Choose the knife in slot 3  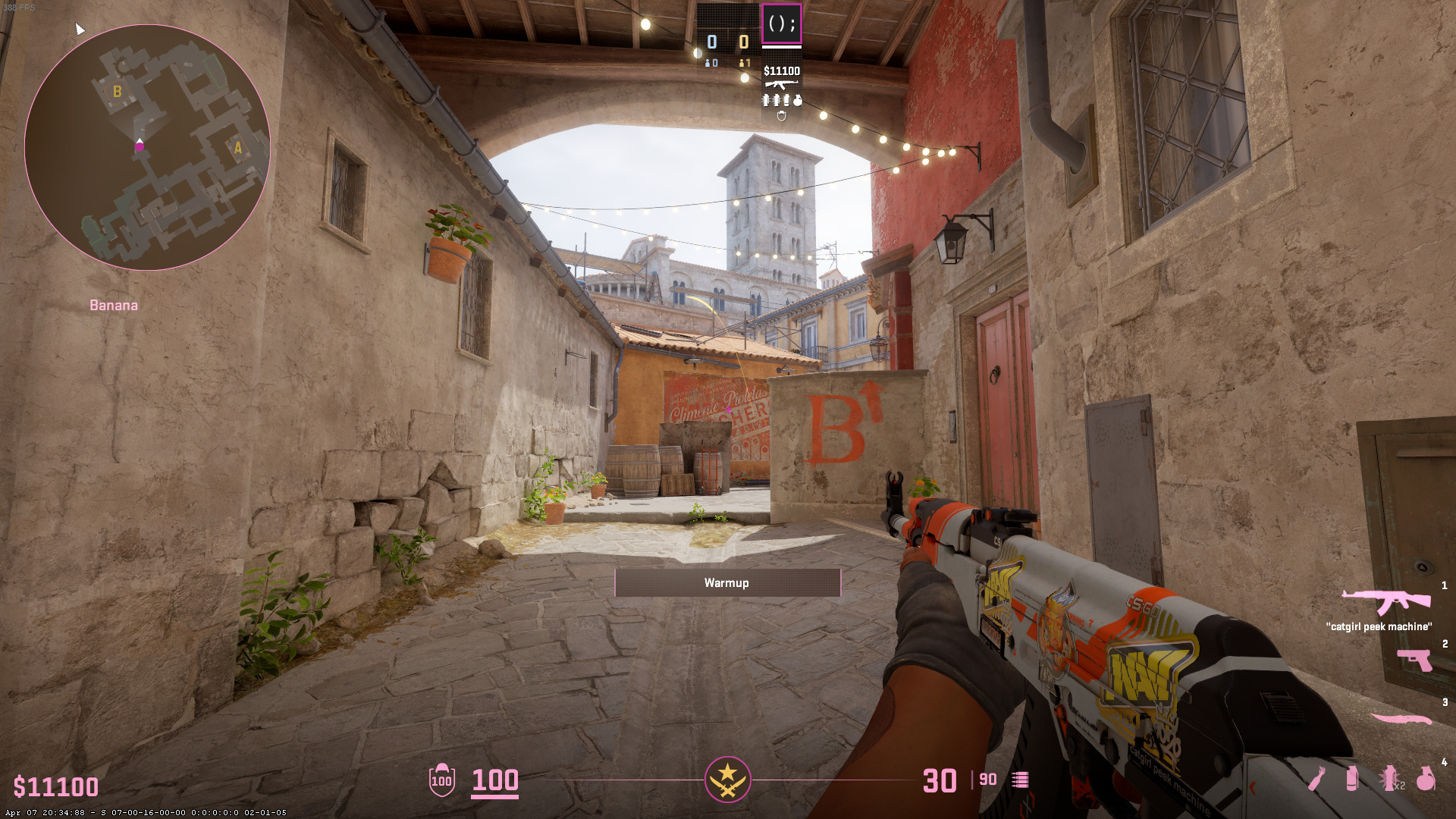pyautogui.click(x=1401, y=718)
